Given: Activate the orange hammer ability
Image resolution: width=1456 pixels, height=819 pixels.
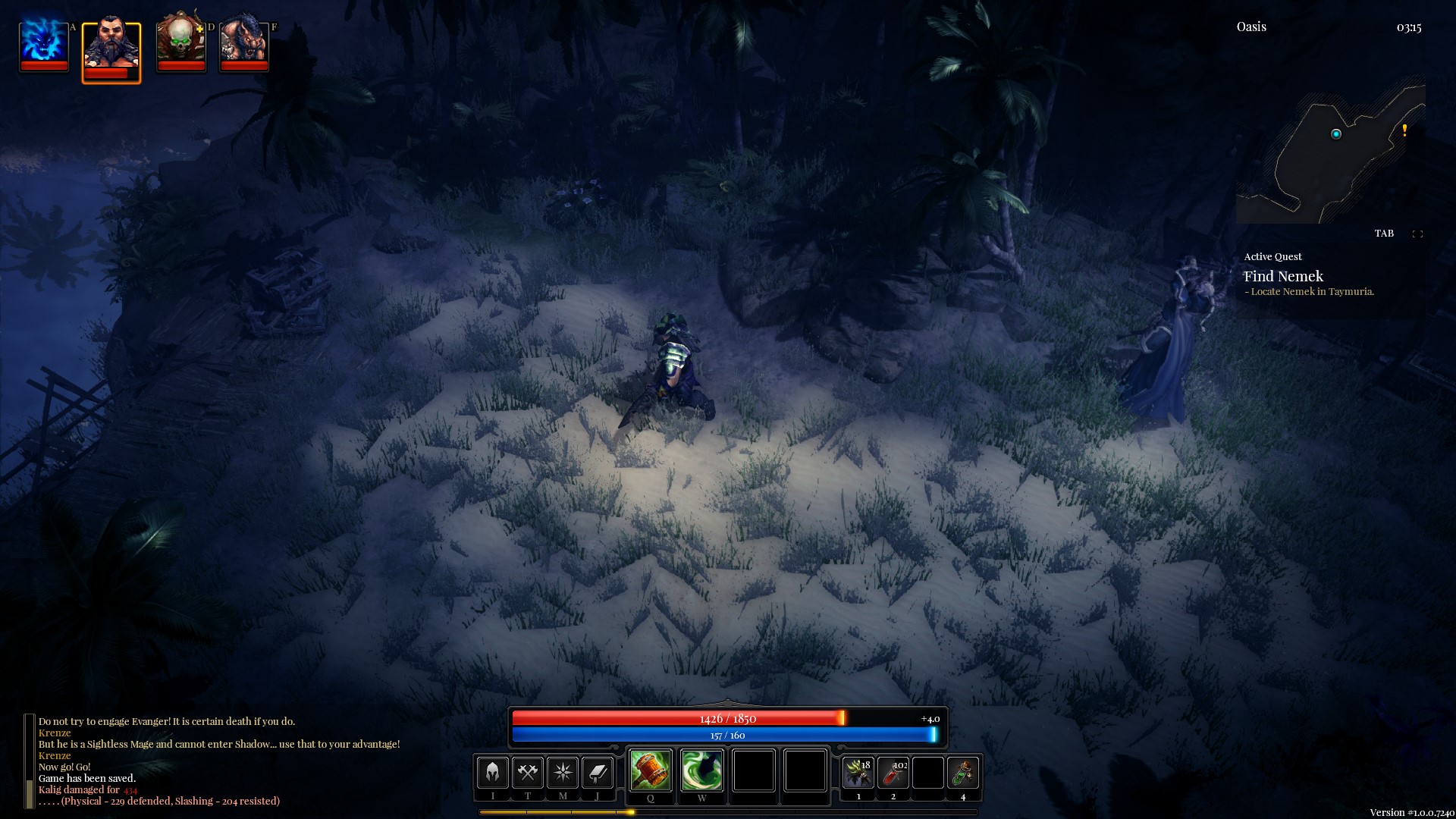Looking at the screenshot, I should [x=650, y=770].
